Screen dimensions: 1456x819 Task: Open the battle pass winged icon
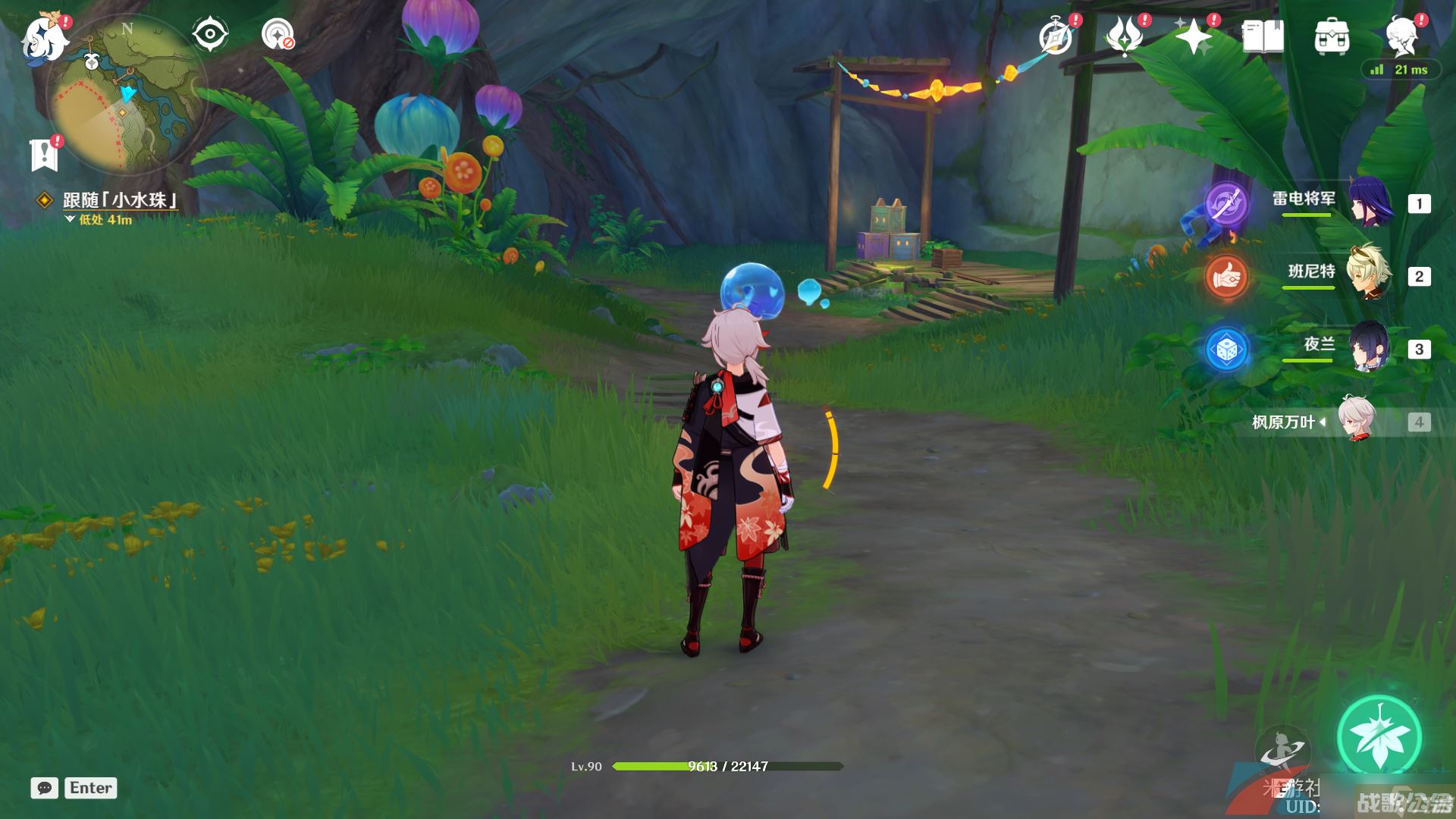(1125, 36)
